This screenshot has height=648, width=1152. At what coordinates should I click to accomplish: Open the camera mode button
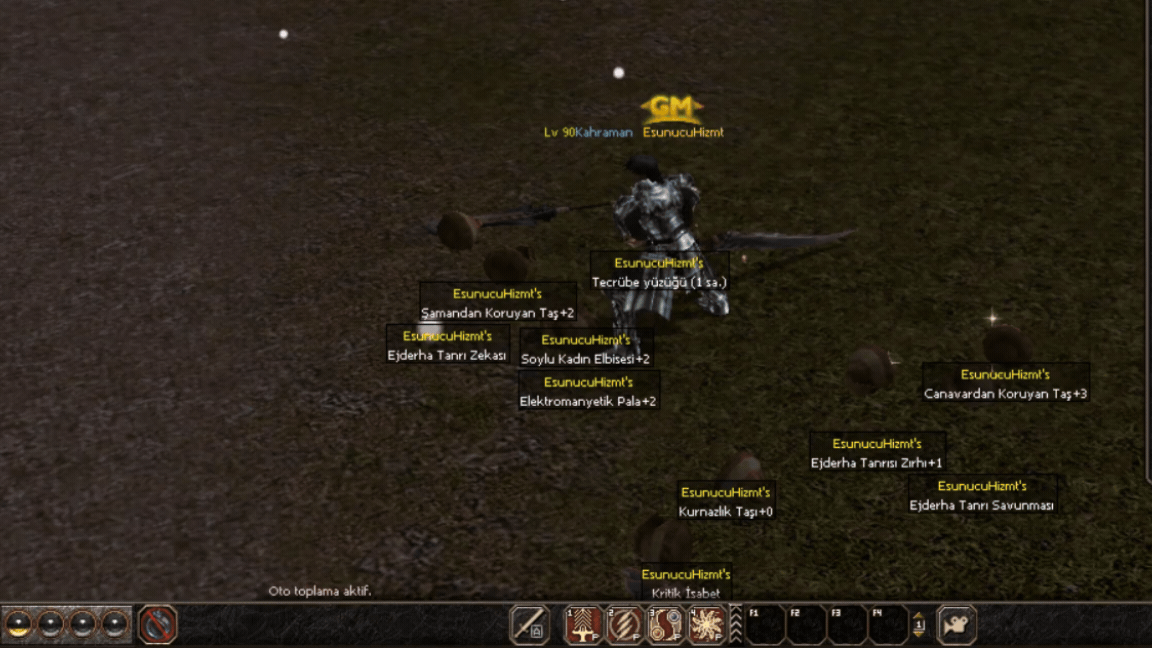pyautogui.click(x=956, y=625)
